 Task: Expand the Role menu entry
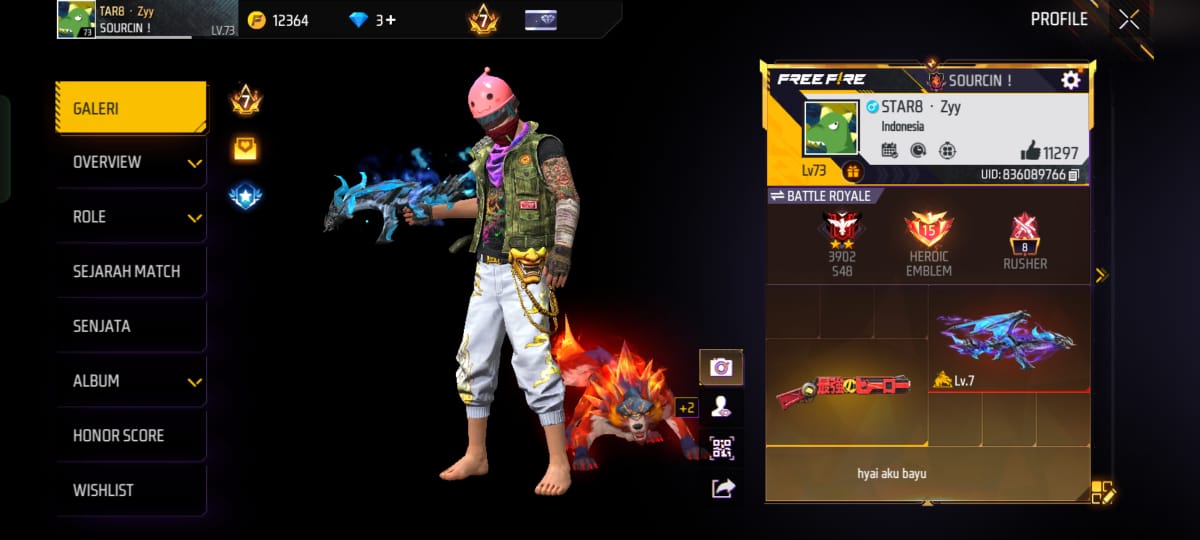(131, 217)
